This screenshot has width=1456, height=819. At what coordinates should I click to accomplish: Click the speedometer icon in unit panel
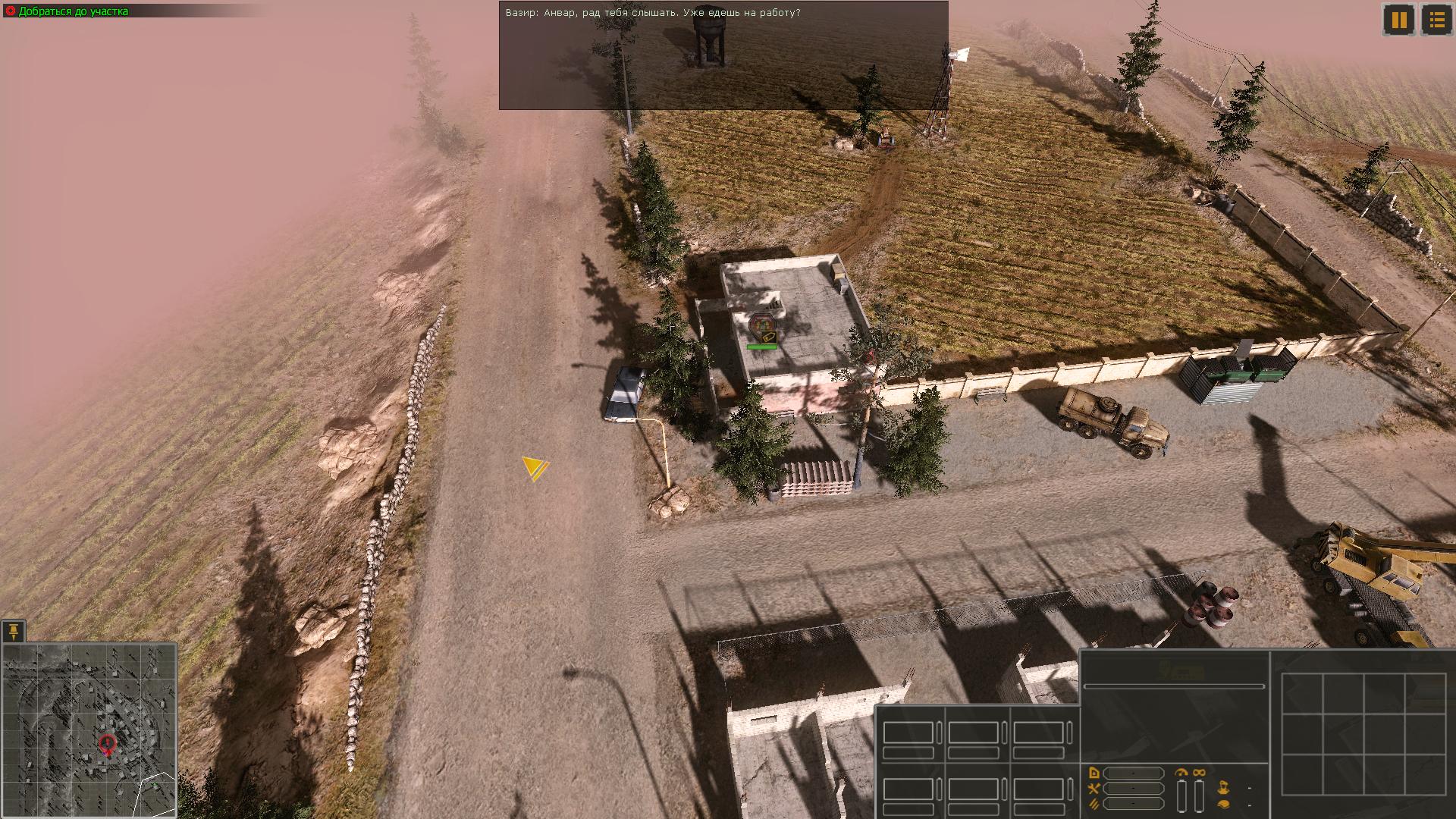1181,773
